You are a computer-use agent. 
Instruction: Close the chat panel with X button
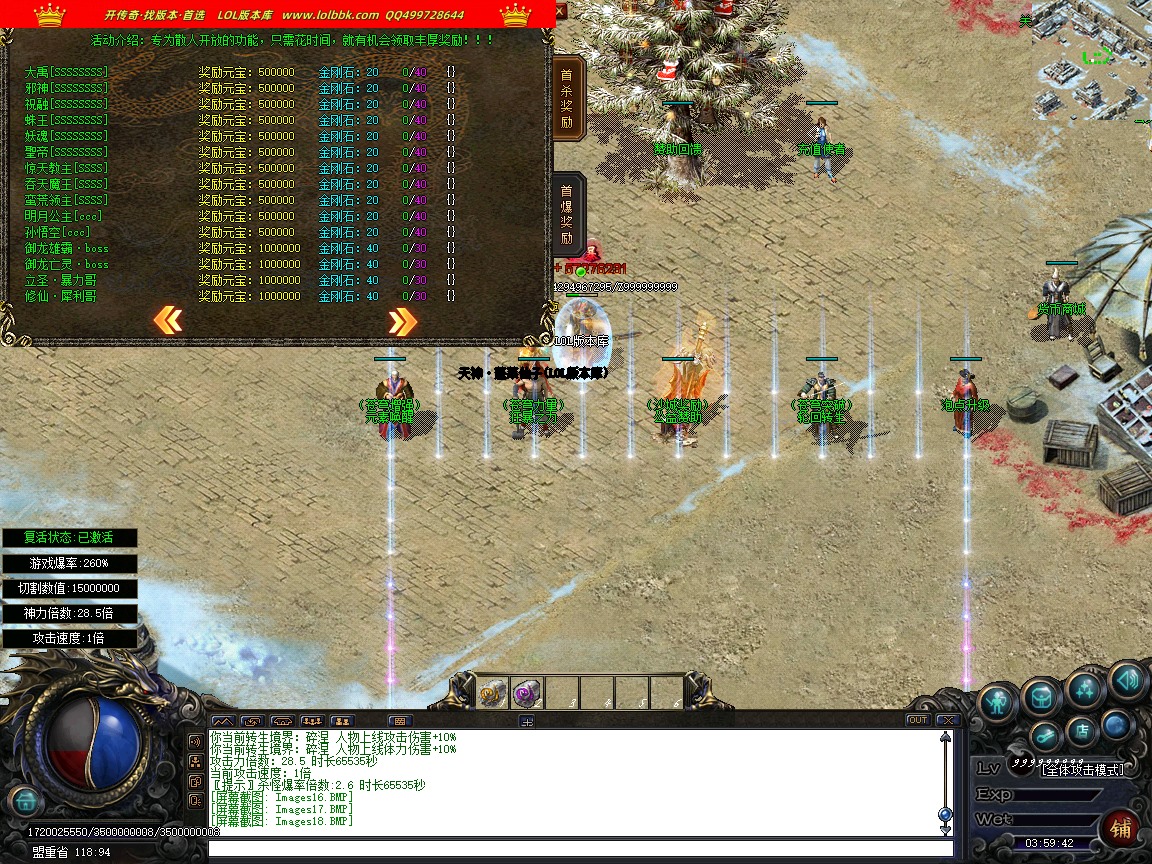(x=947, y=720)
